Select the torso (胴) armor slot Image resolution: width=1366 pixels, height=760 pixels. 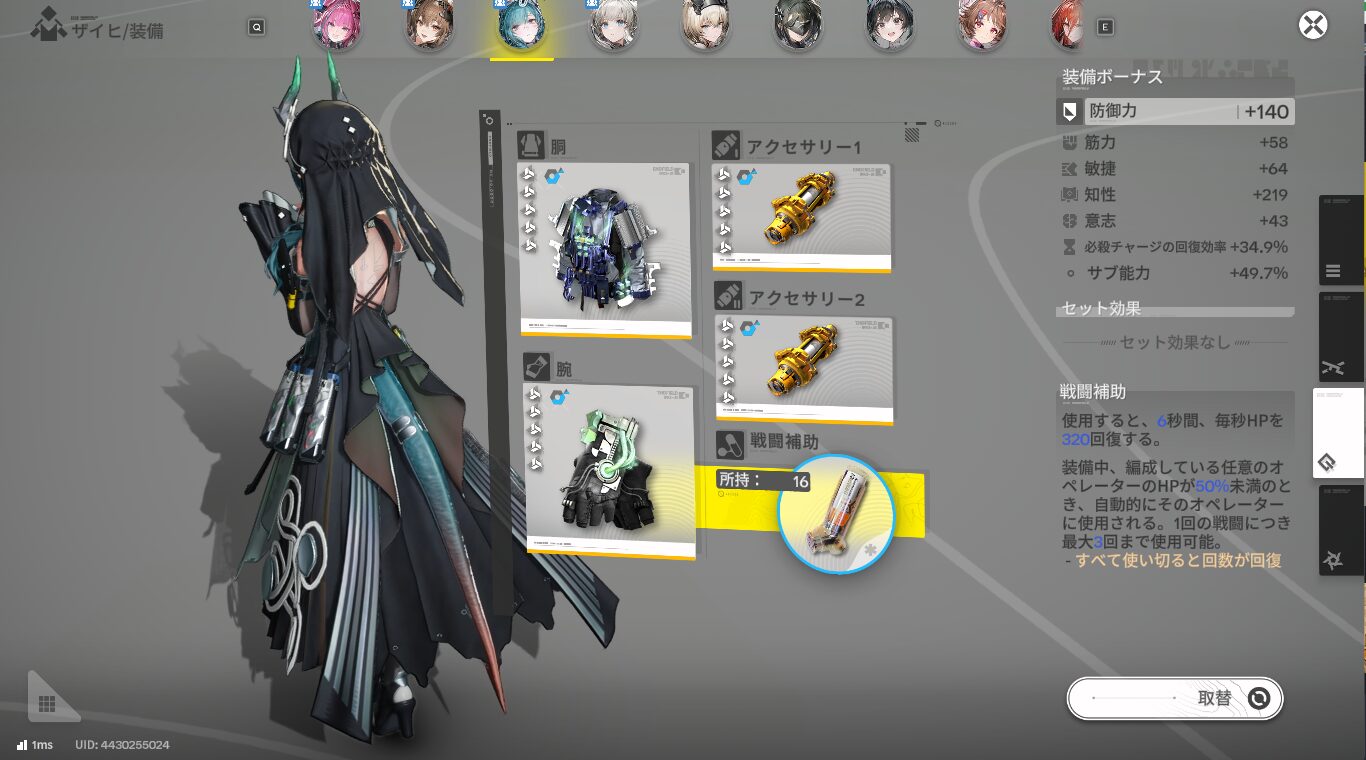pyautogui.click(x=605, y=249)
